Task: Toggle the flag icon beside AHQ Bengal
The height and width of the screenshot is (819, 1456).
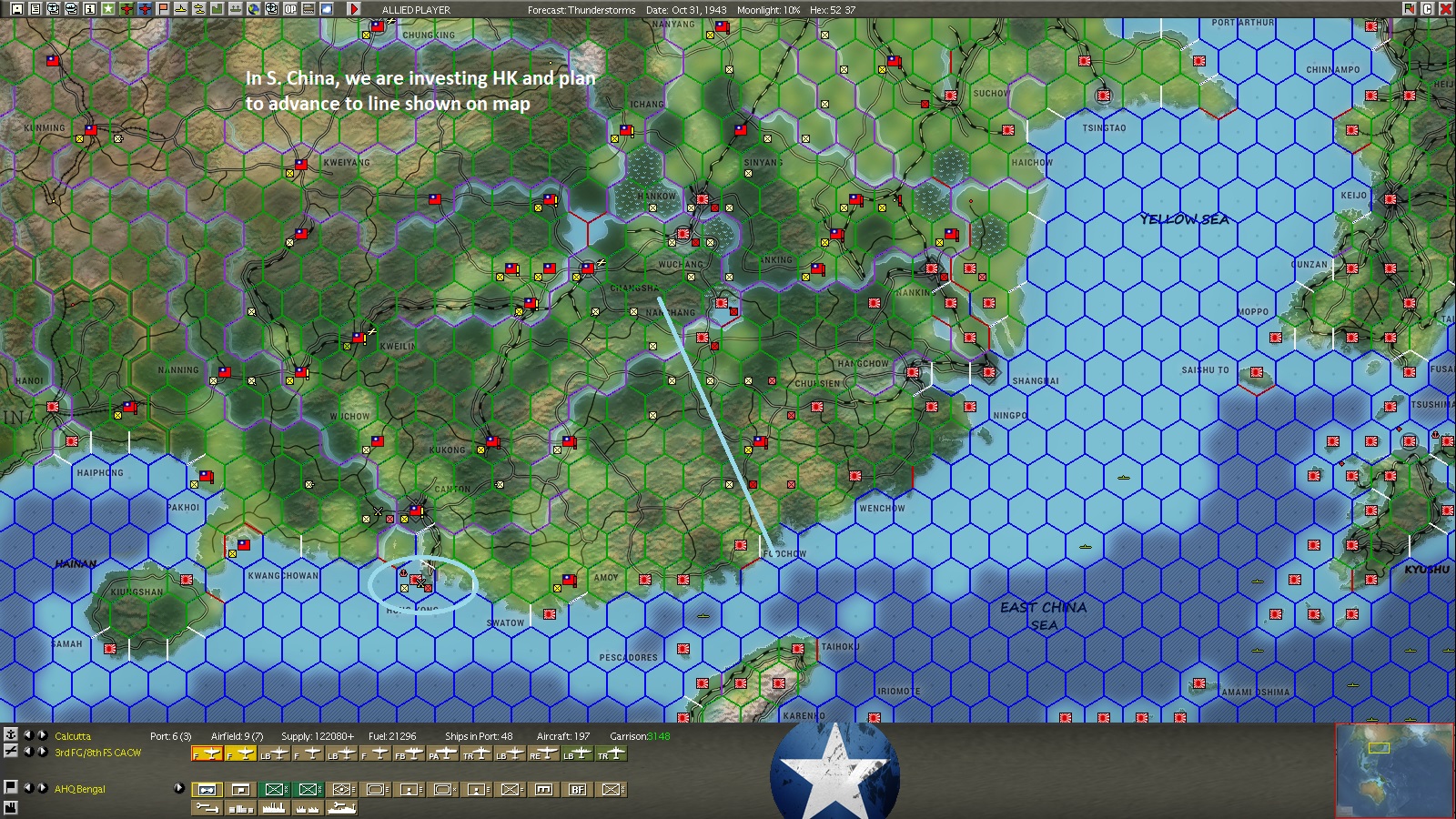Action: click(10, 788)
